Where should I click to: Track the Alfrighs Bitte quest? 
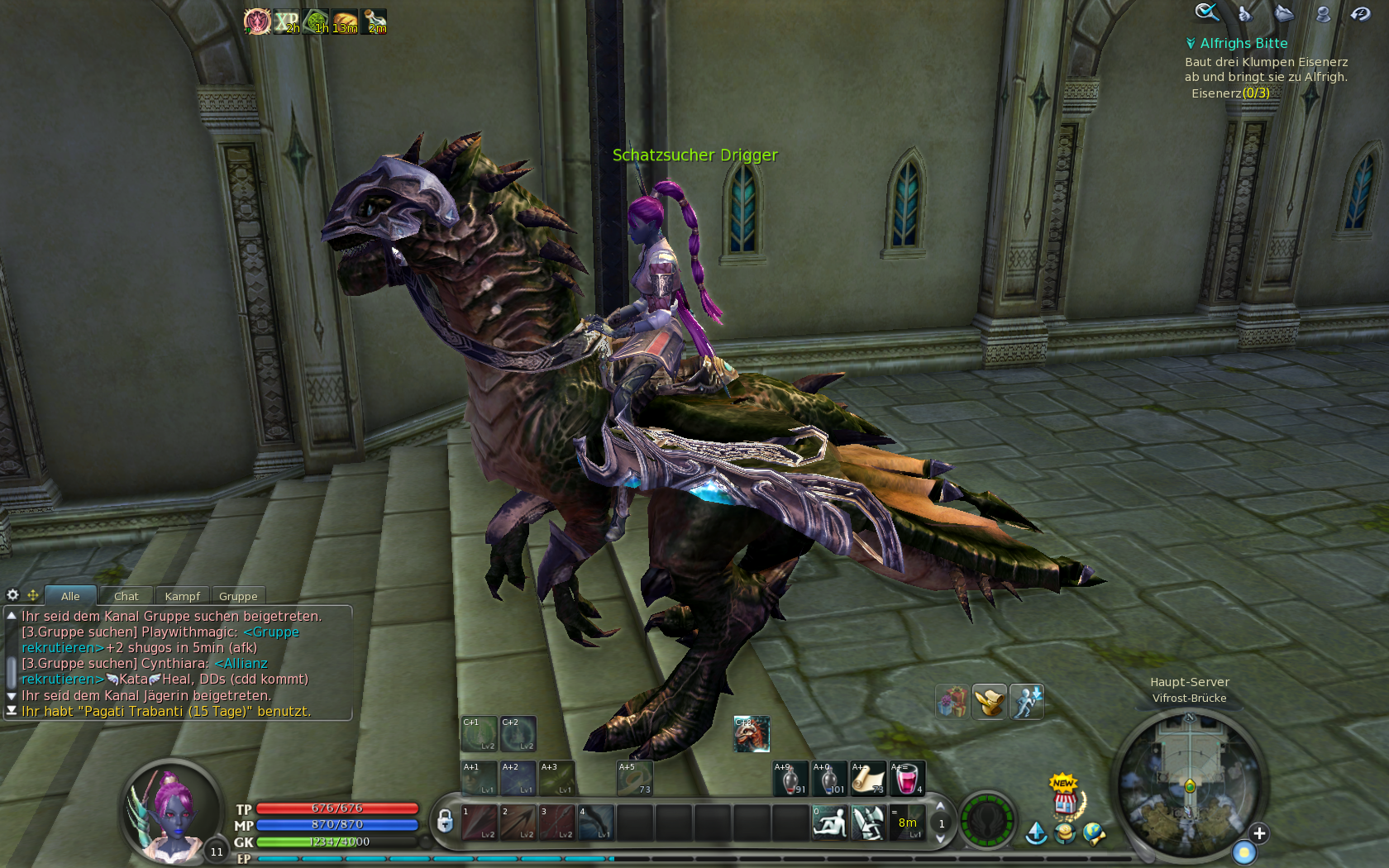point(1243,43)
